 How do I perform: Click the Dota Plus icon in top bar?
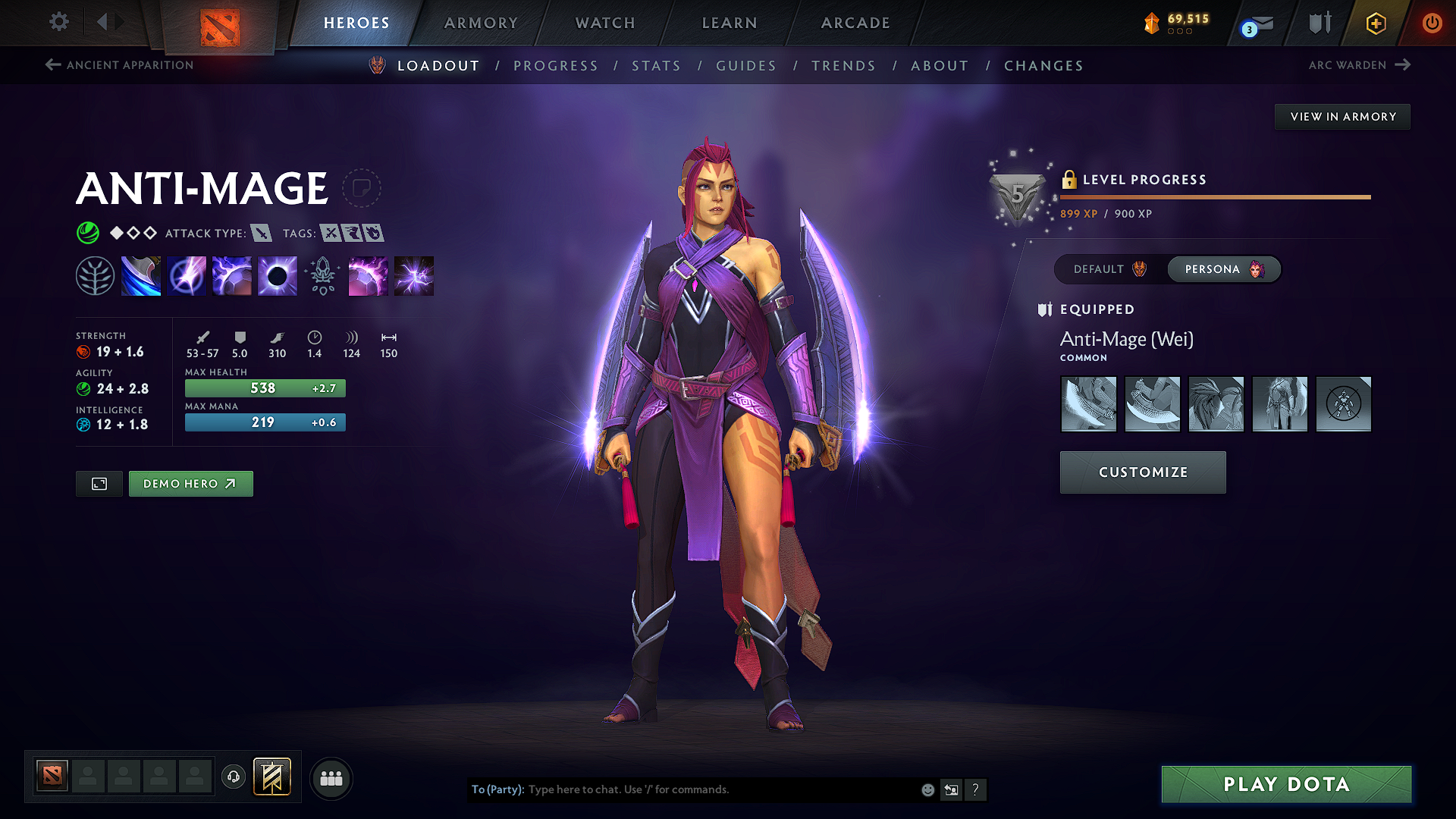[1375, 23]
